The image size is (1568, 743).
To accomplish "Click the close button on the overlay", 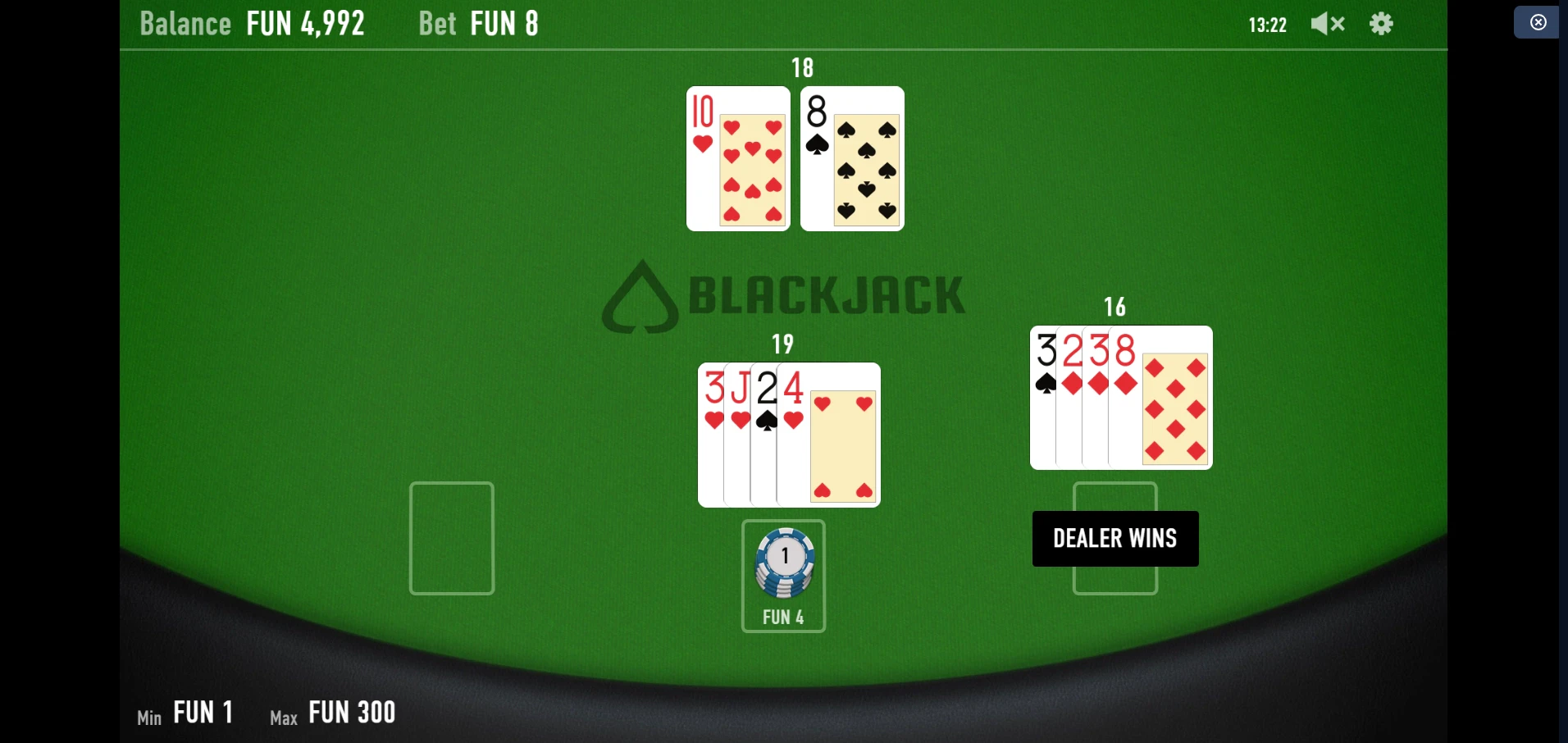I will (1538, 22).
